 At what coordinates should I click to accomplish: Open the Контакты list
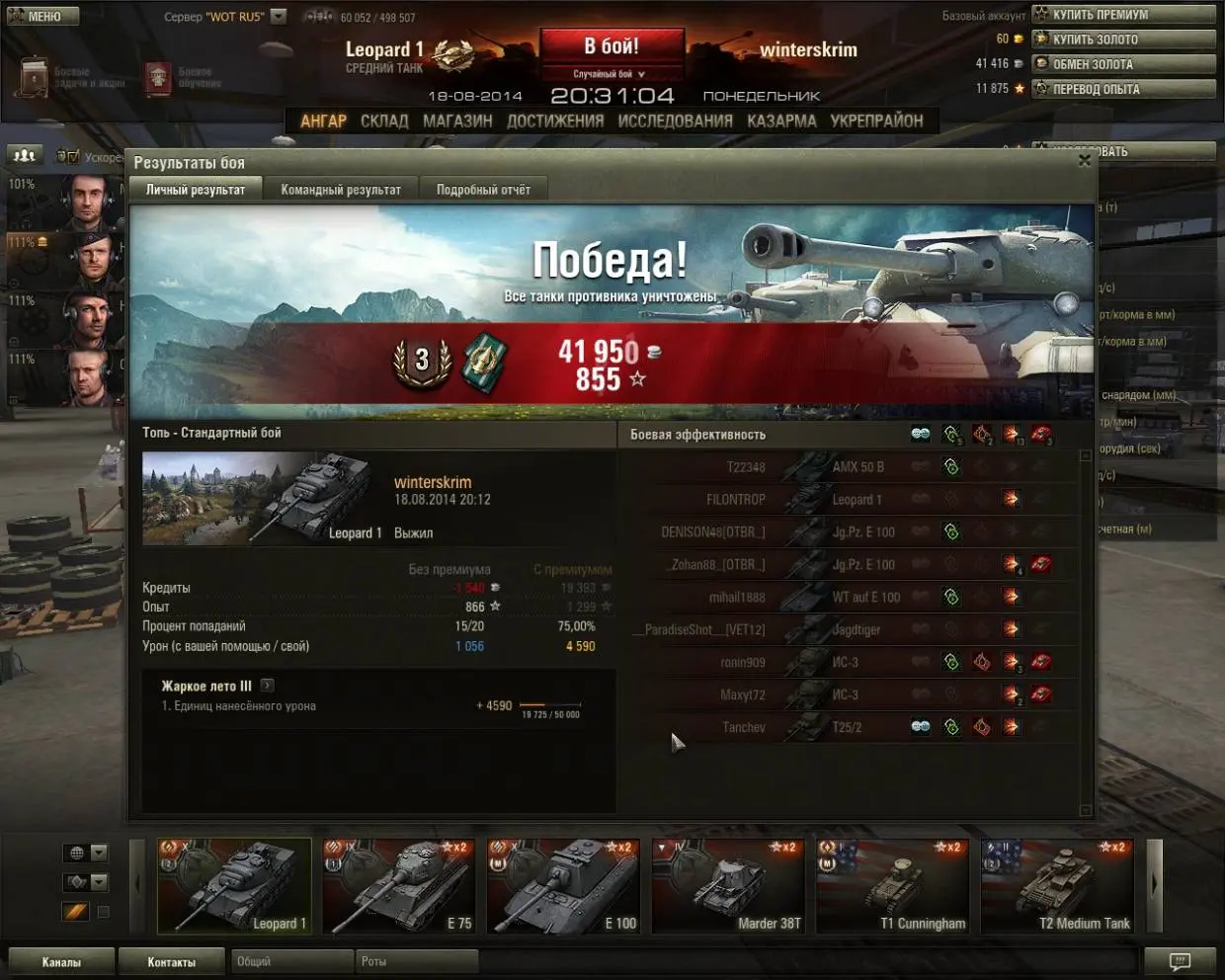coord(172,961)
